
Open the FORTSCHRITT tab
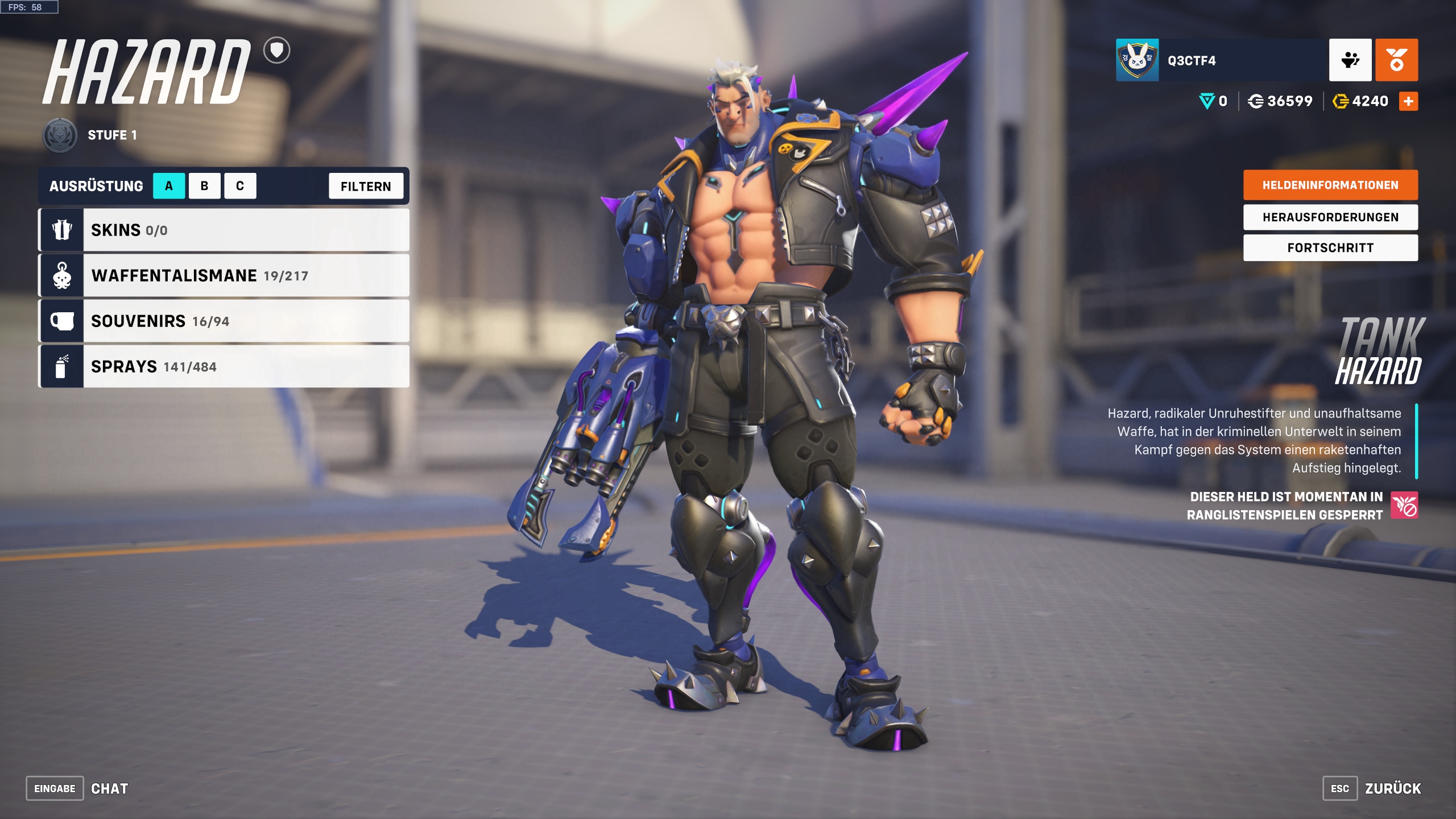1330,247
